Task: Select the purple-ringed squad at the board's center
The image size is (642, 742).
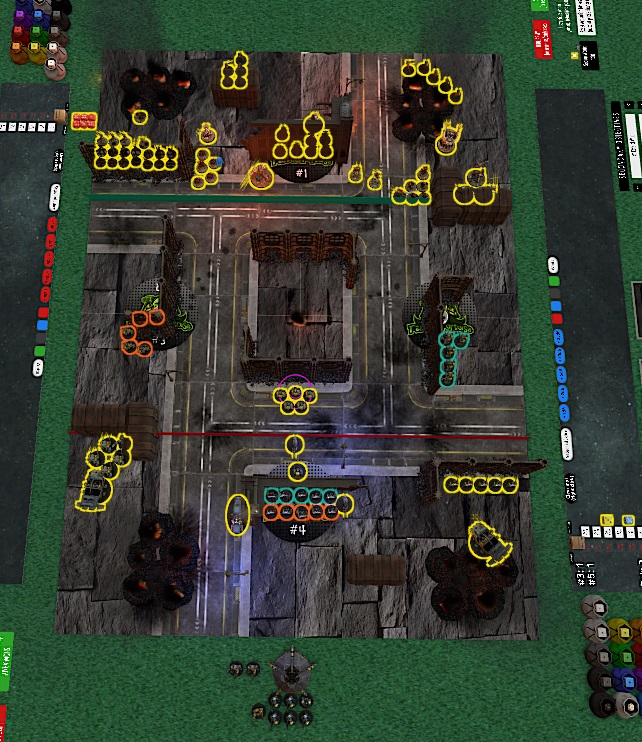Action: coord(296,397)
